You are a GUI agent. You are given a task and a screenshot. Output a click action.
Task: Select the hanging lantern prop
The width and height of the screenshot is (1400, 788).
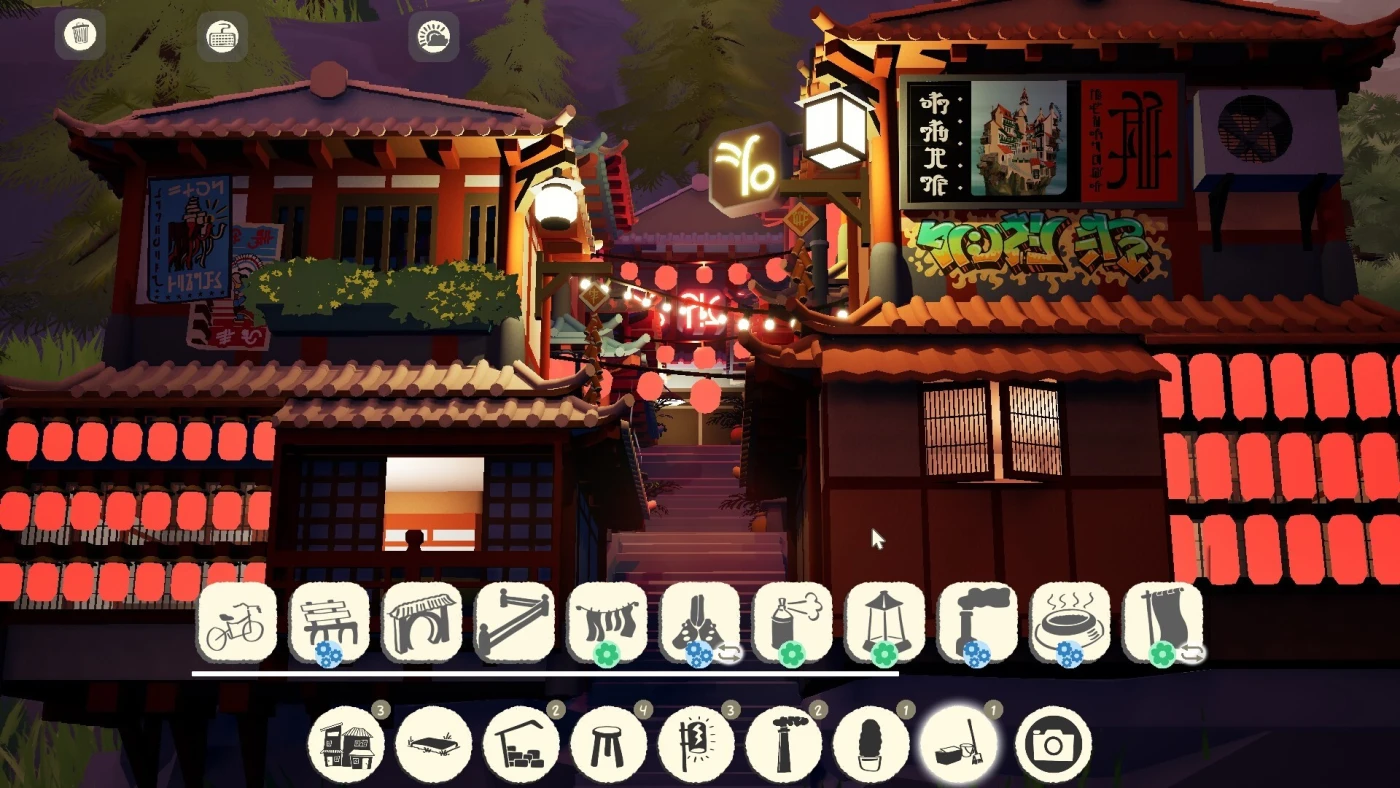click(x=885, y=623)
